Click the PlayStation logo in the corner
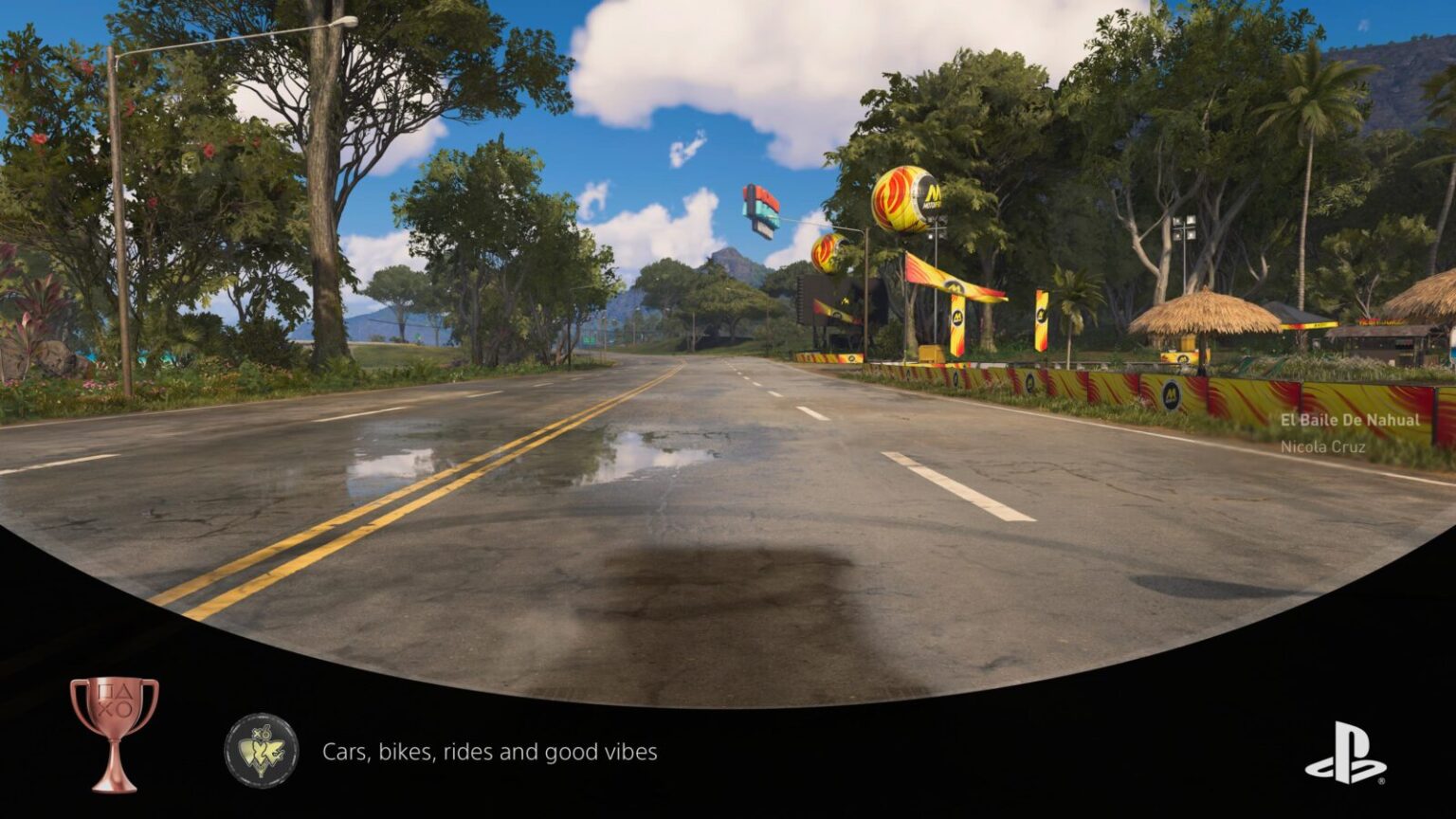This screenshot has height=819, width=1456. click(1346, 753)
